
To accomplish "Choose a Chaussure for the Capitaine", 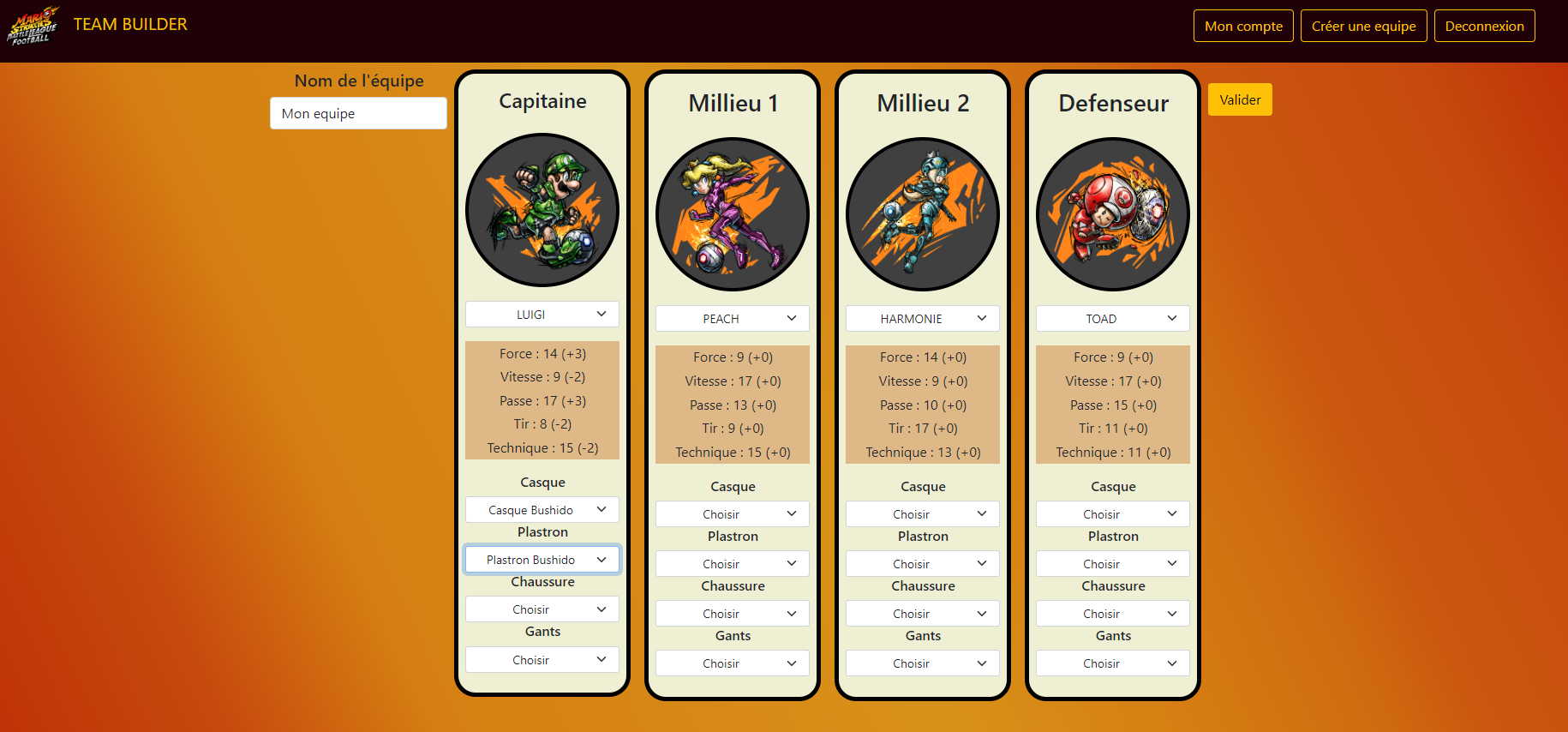I will pos(542,609).
